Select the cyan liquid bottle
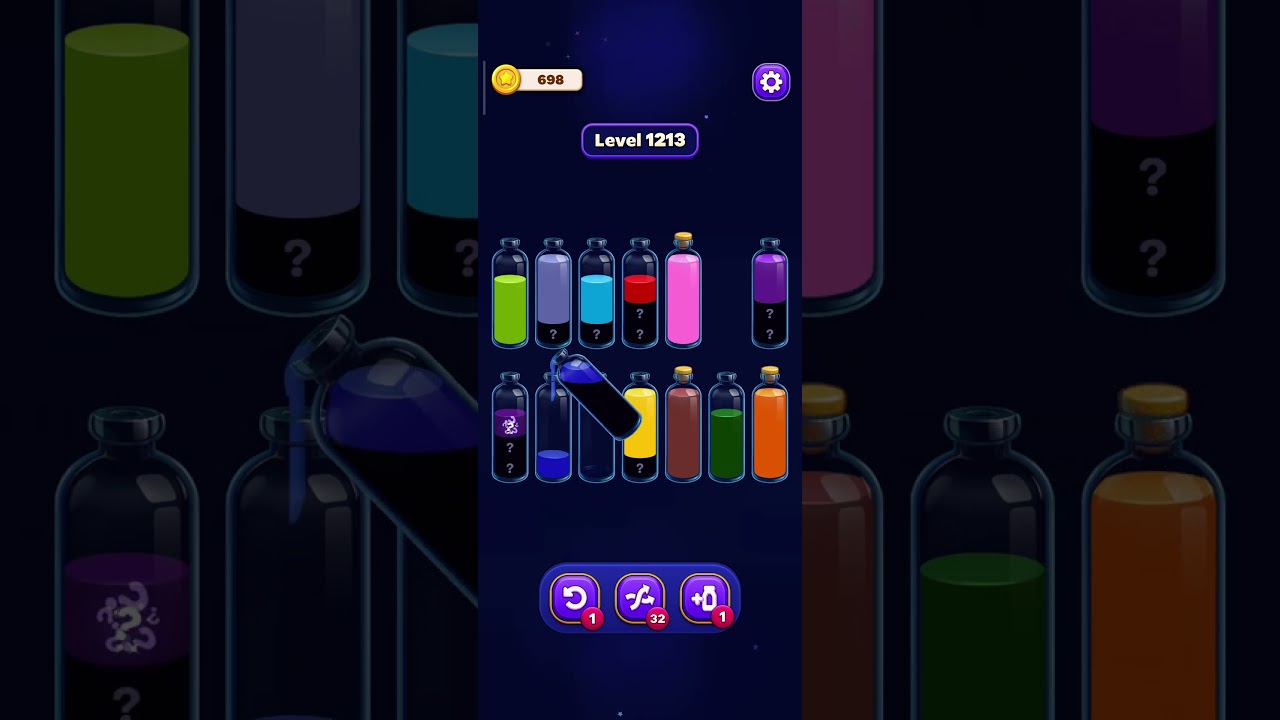Viewport: 1280px width, 720px height. click(x=596, y=295)
